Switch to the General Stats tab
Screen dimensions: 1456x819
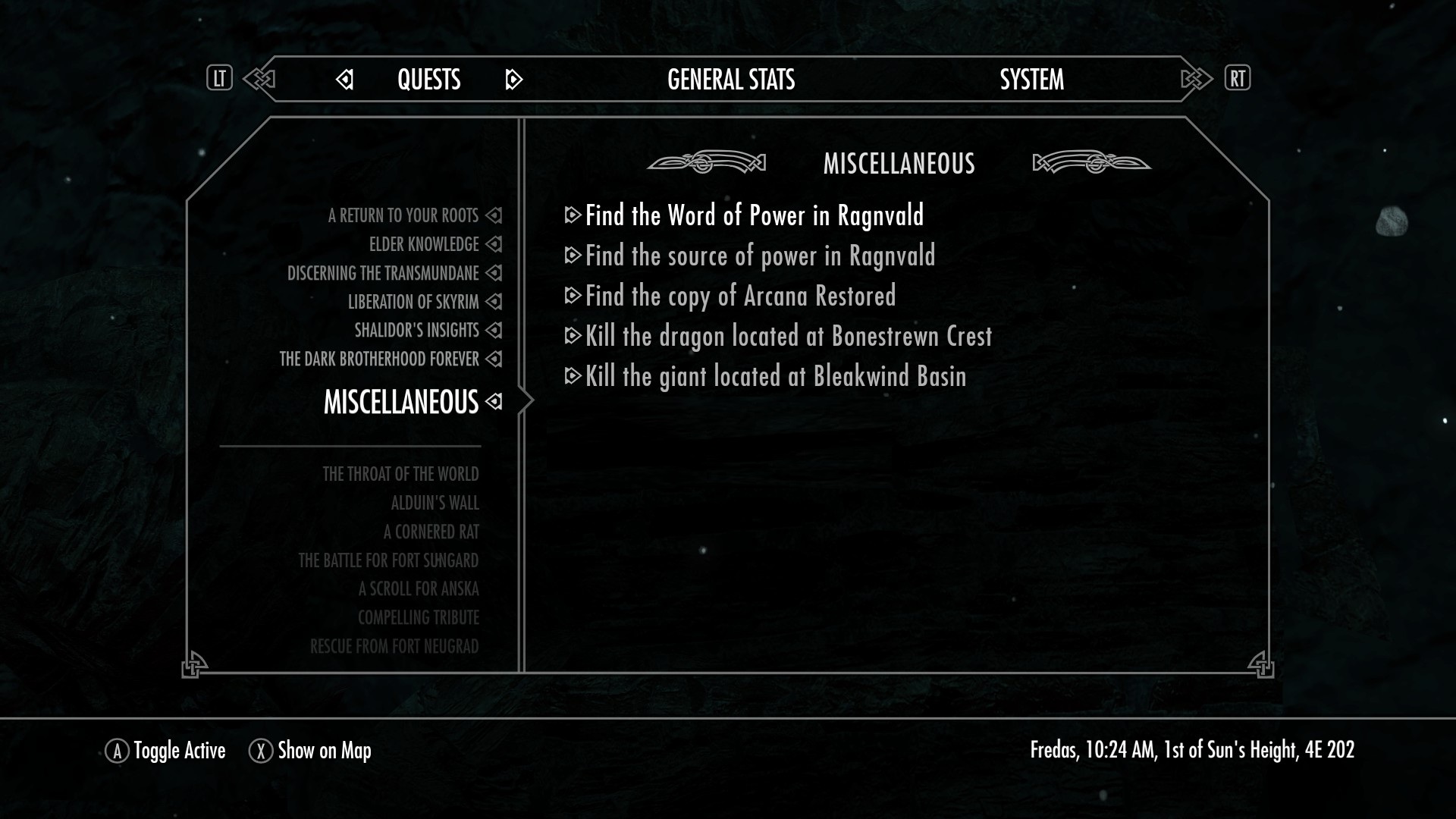click(731, 80)
